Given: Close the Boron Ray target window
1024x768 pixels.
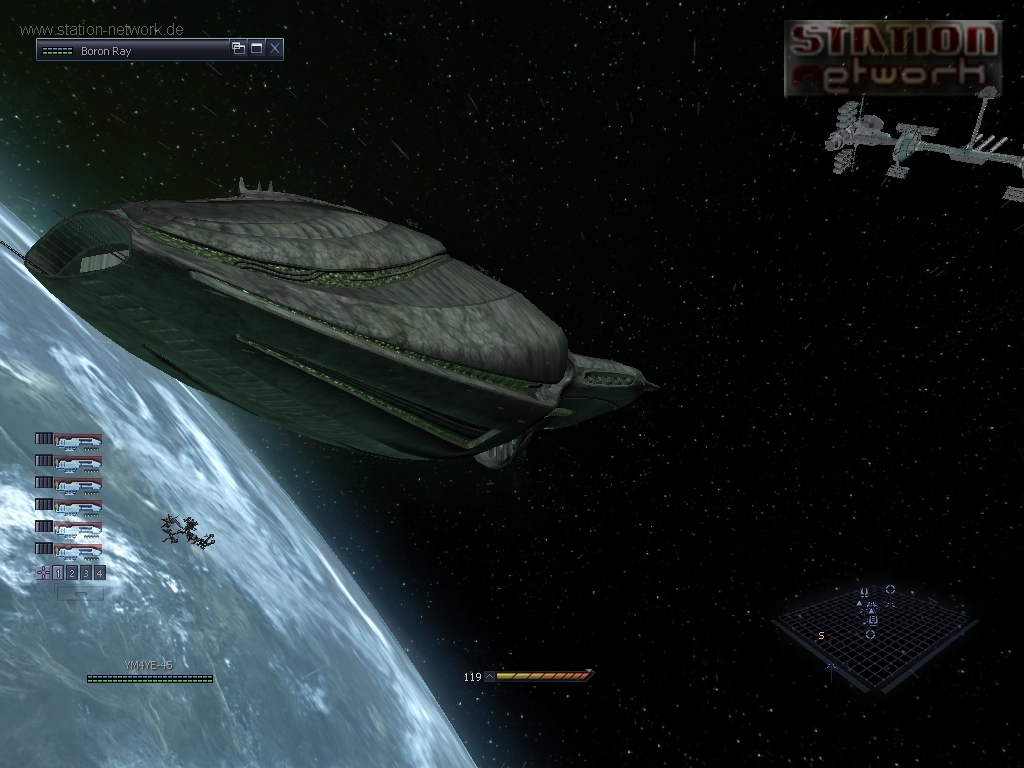Looking at the screenshot, I should (275, 48).
